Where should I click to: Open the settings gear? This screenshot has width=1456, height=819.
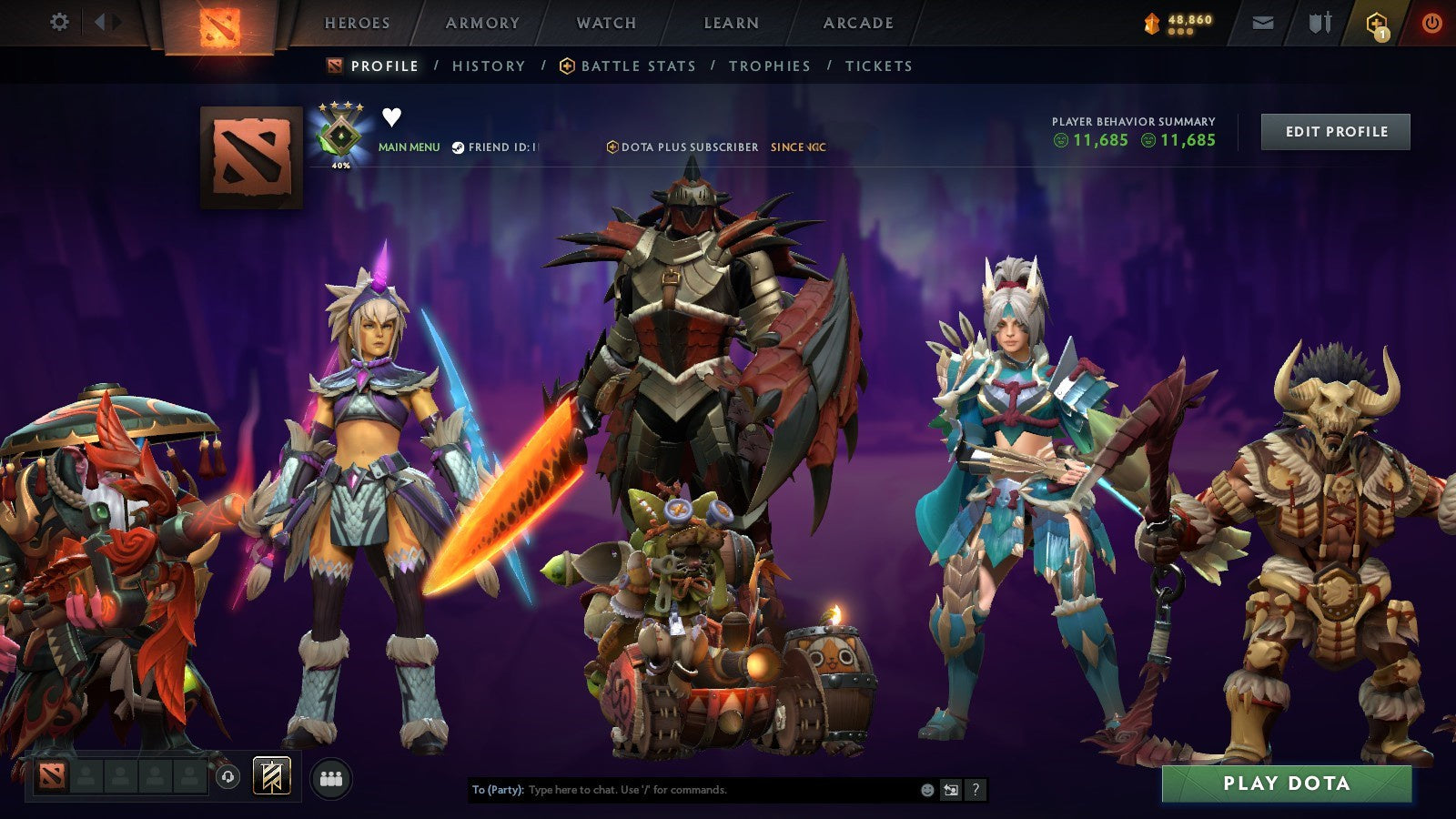(60, 20)
